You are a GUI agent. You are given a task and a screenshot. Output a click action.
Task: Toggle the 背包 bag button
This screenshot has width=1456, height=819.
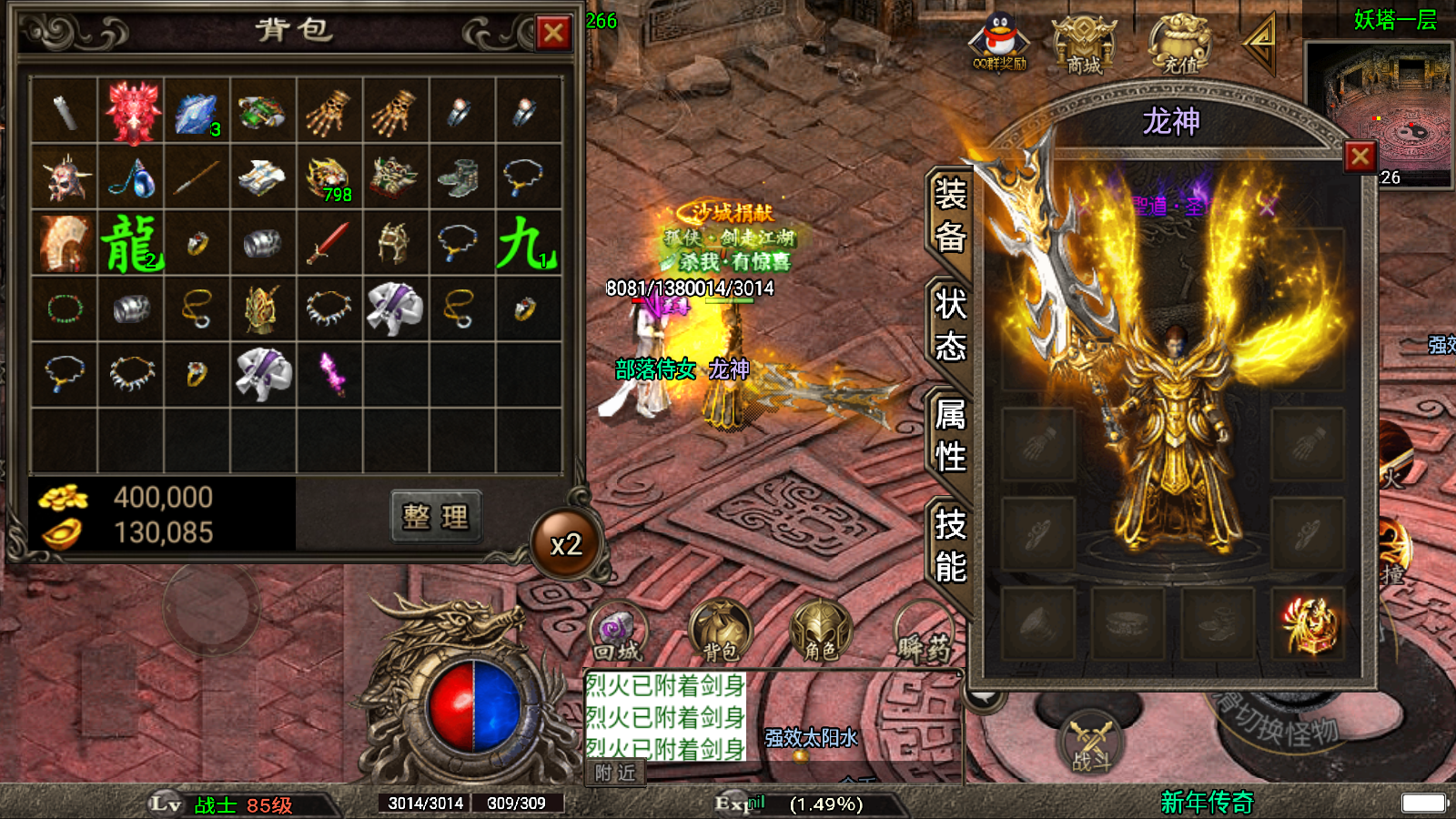click(x=721, y=632)
